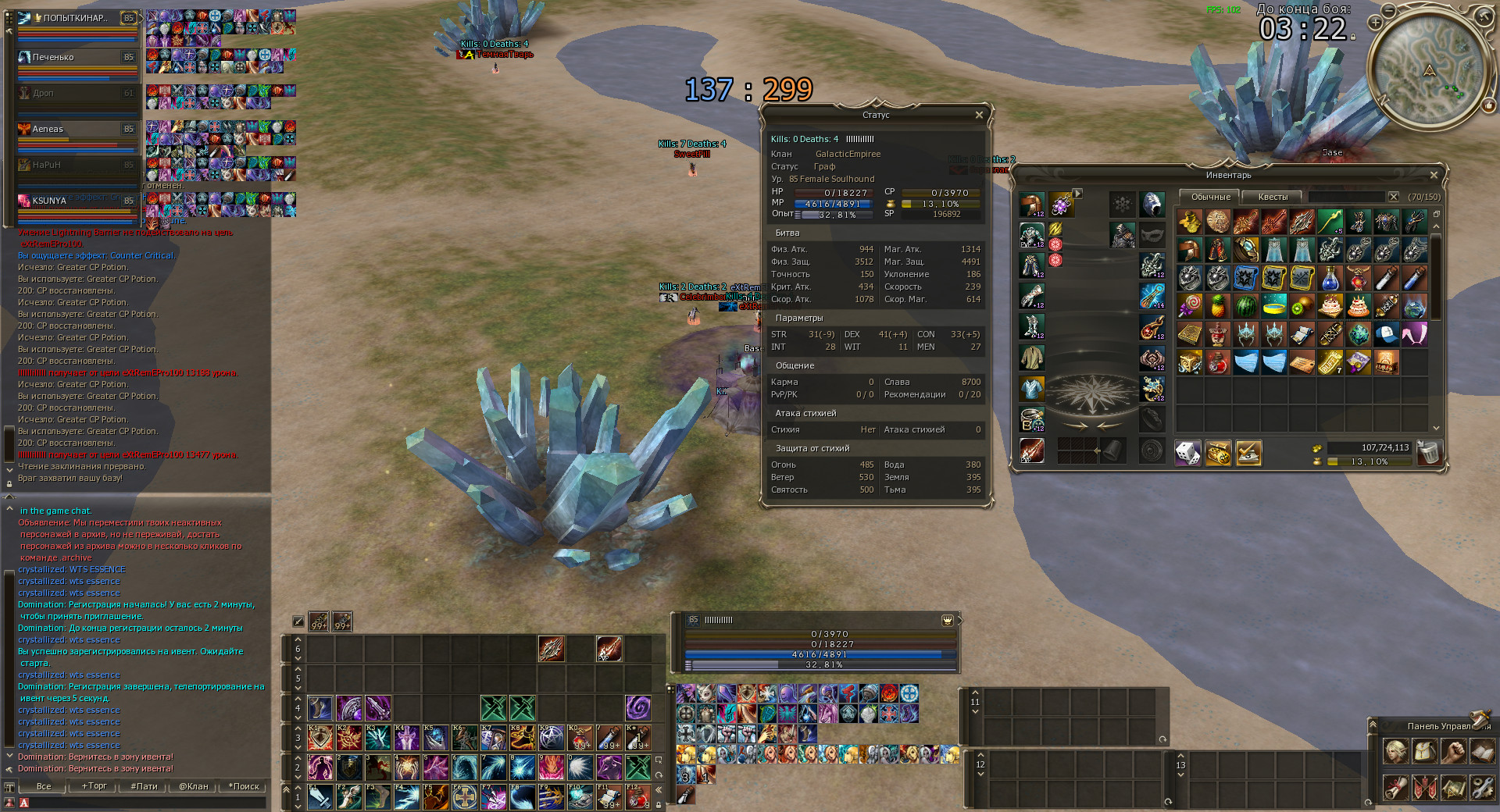
Task: Open the wrench settings icon
Action: click(x=1482, y=787)
